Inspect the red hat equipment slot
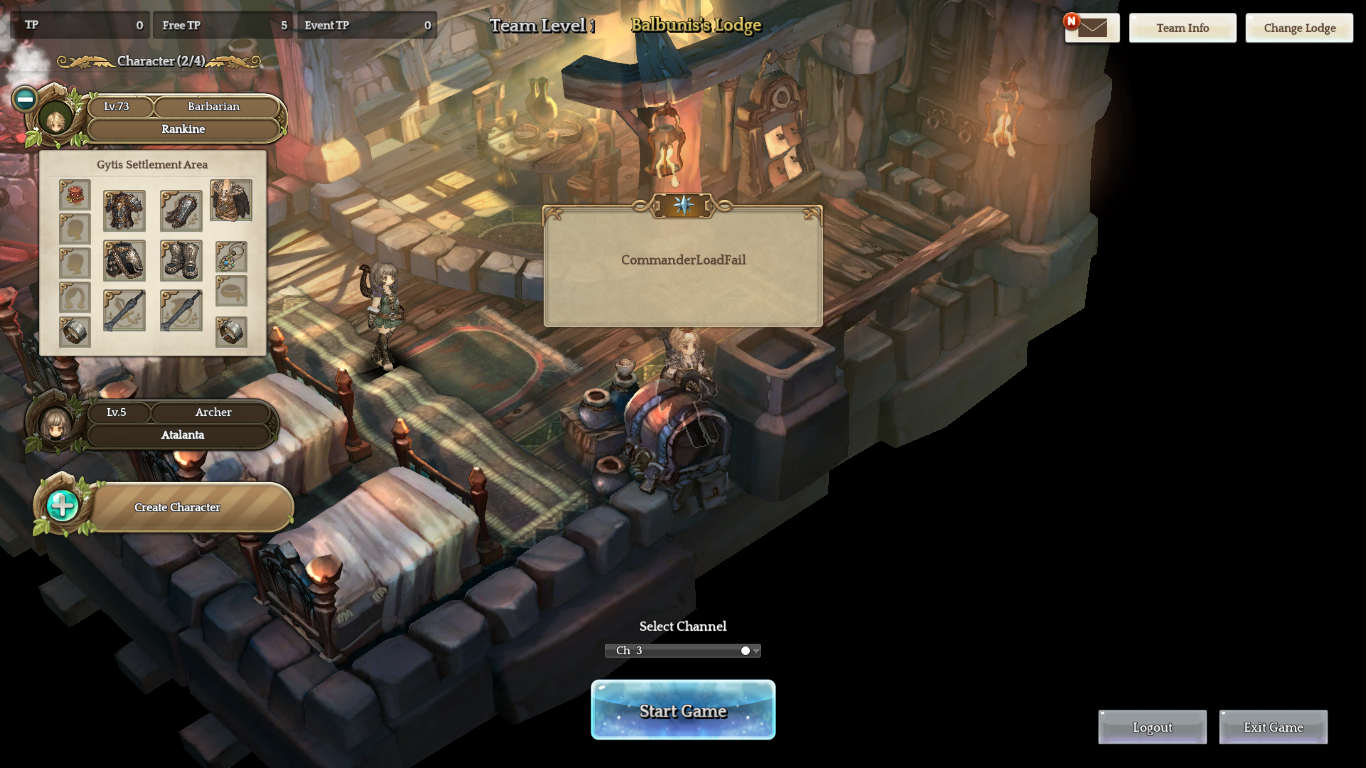 [75, 195]
